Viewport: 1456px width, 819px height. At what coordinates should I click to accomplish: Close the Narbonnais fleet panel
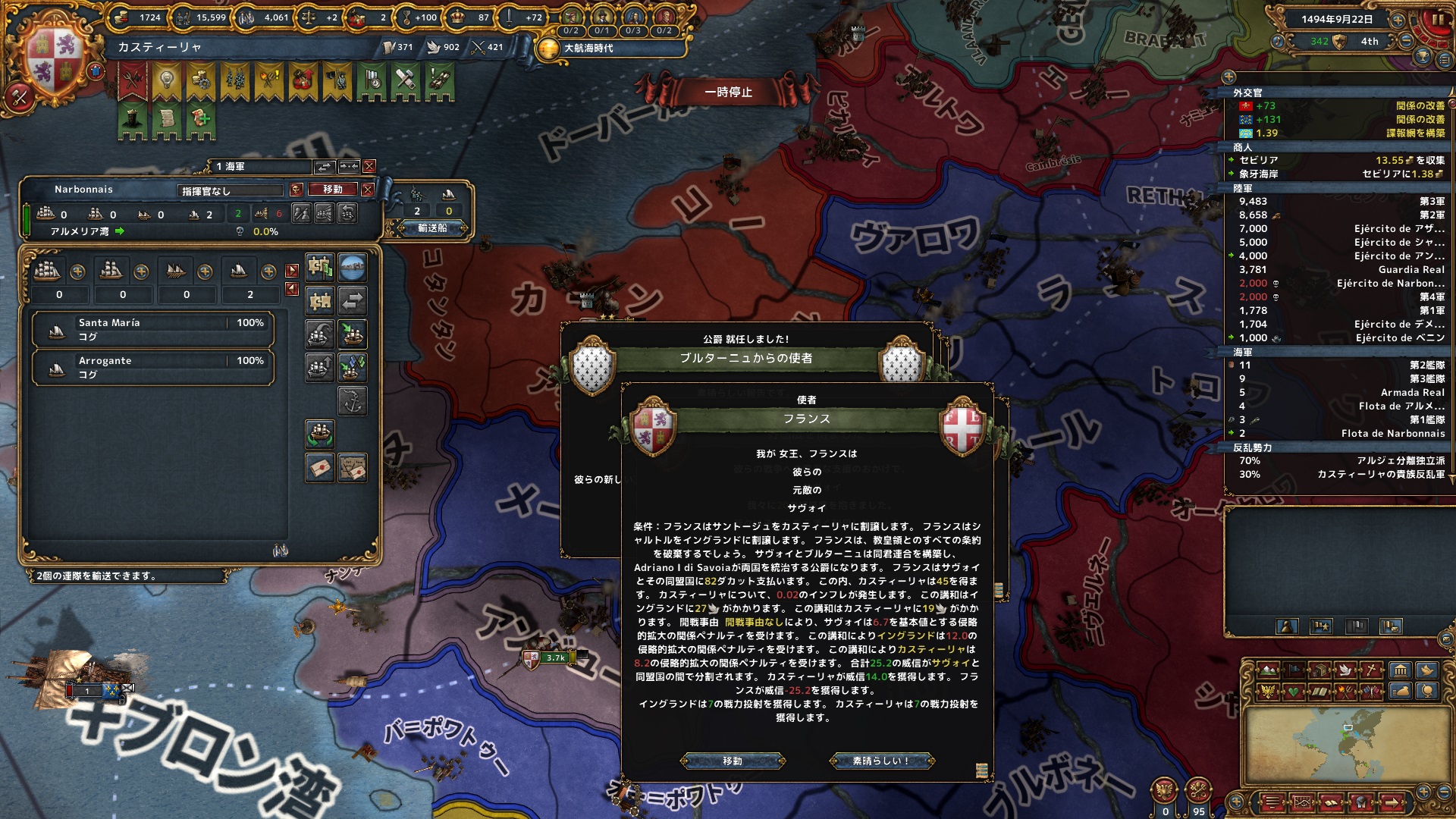coord(368,190)
